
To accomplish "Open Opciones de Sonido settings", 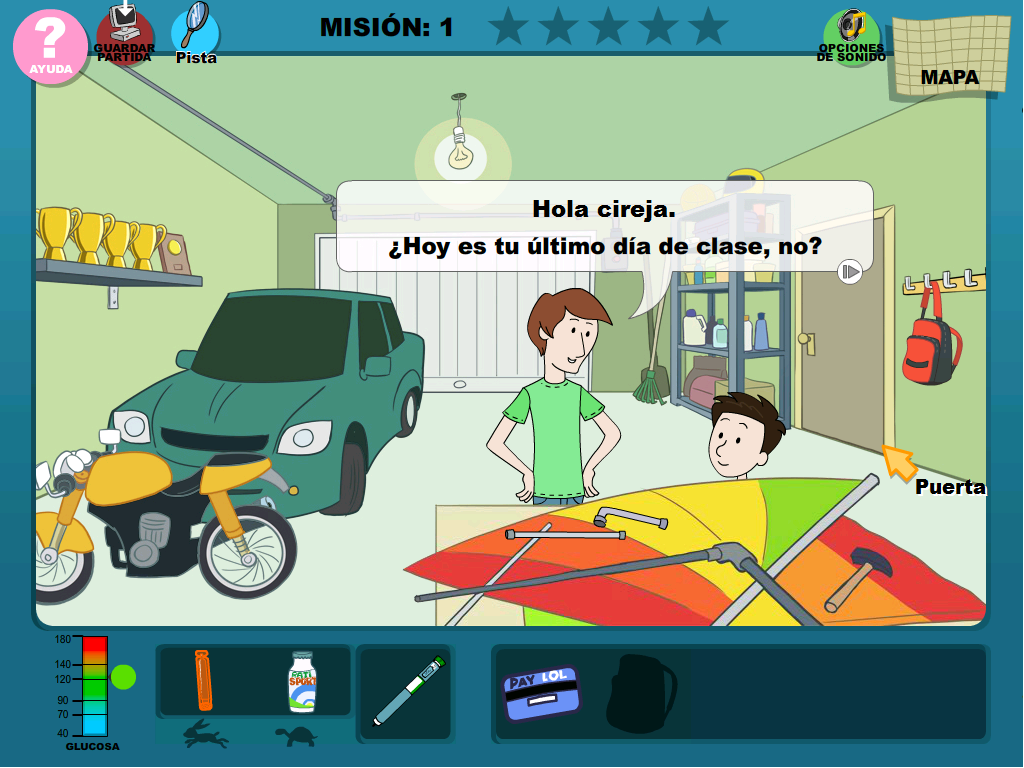I will [x=851, y=37].
